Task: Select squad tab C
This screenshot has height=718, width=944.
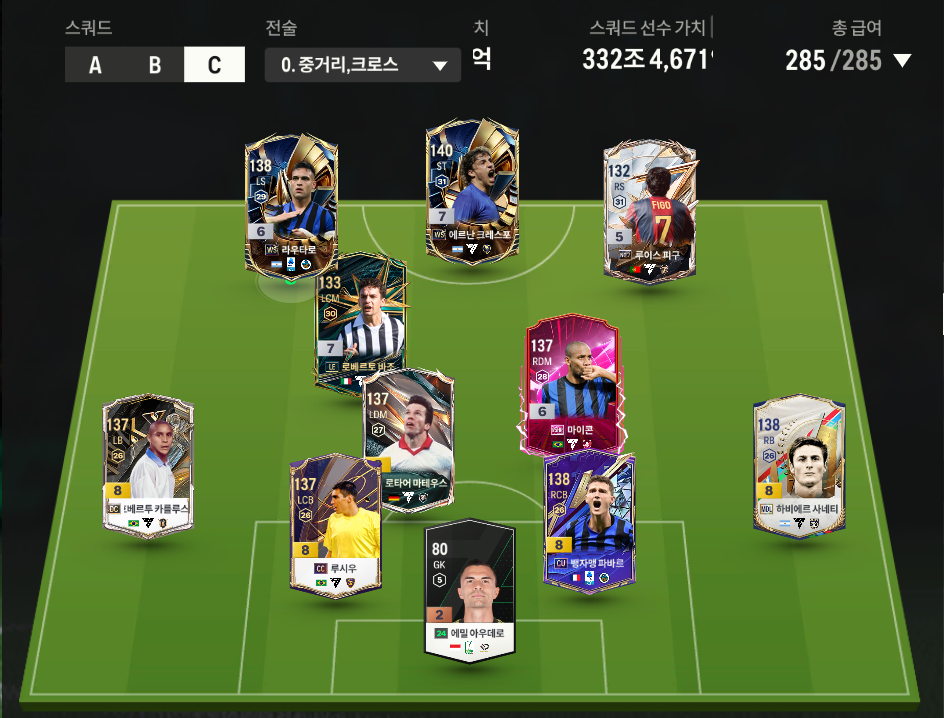Action: point(214,65)
